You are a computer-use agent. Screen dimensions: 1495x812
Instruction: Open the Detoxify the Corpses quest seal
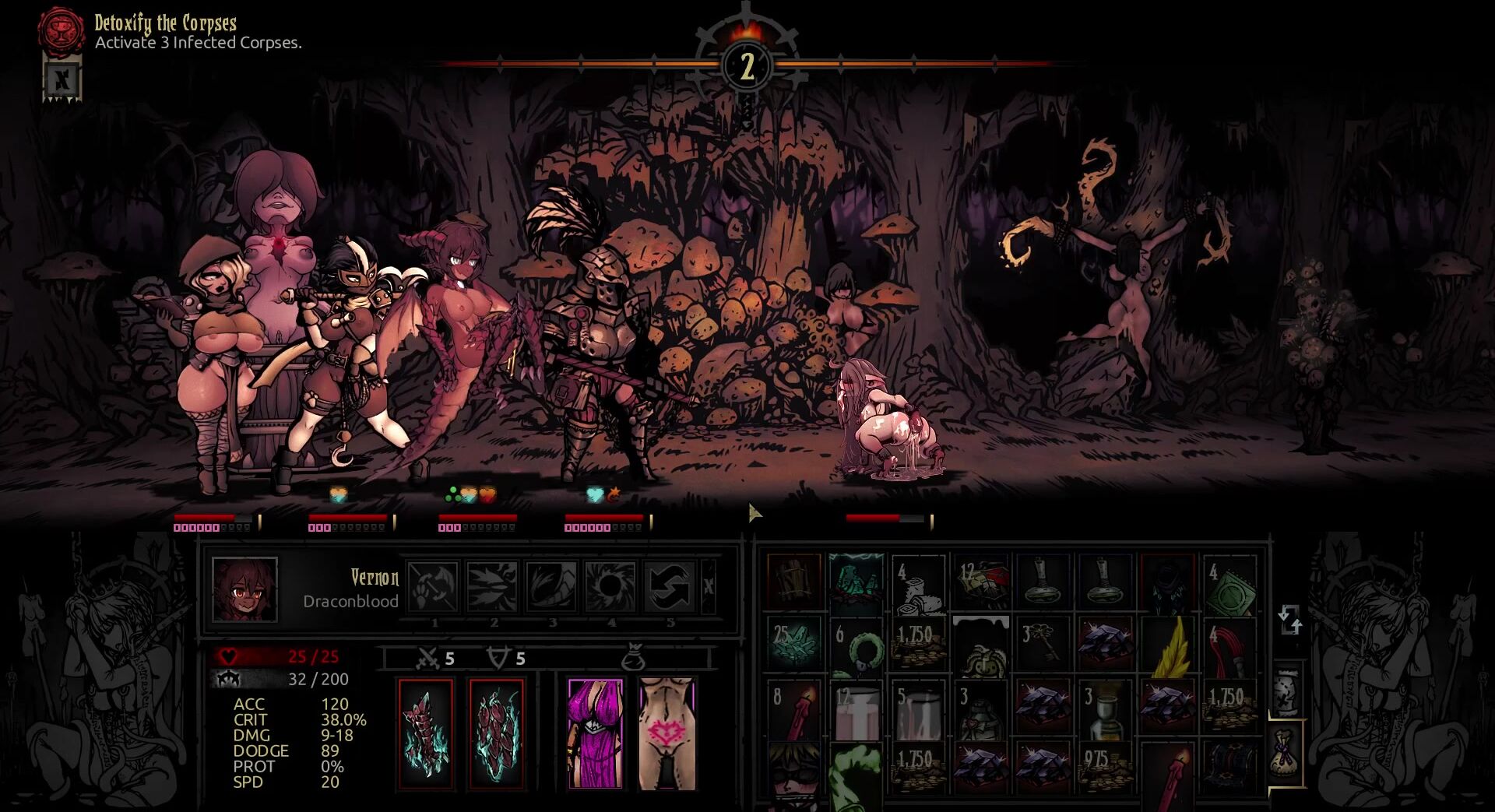point(62,30)
